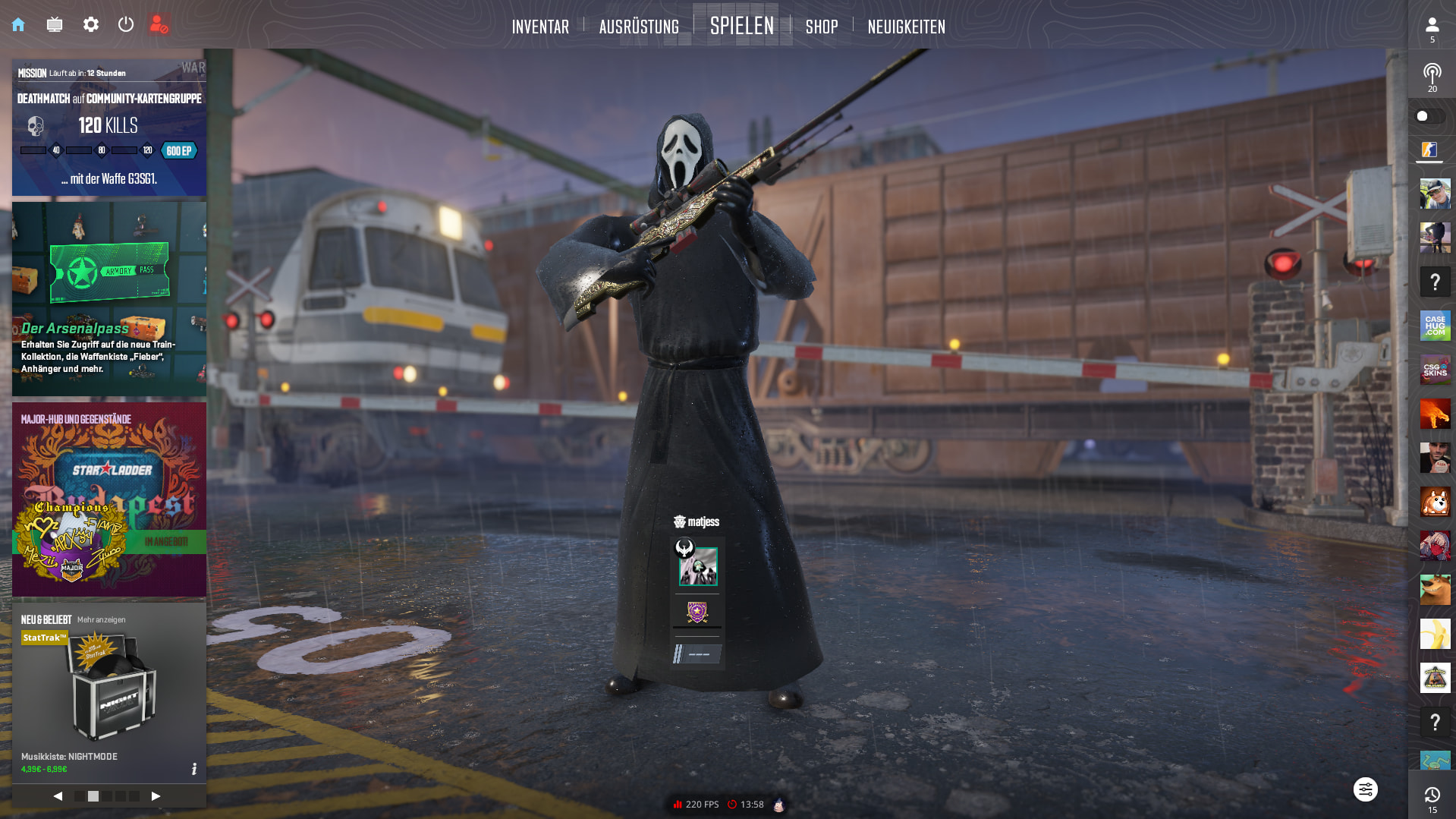Screen dimensions: 1456x819
Task: Open the settings gear menu
Action: click(91, 24)
